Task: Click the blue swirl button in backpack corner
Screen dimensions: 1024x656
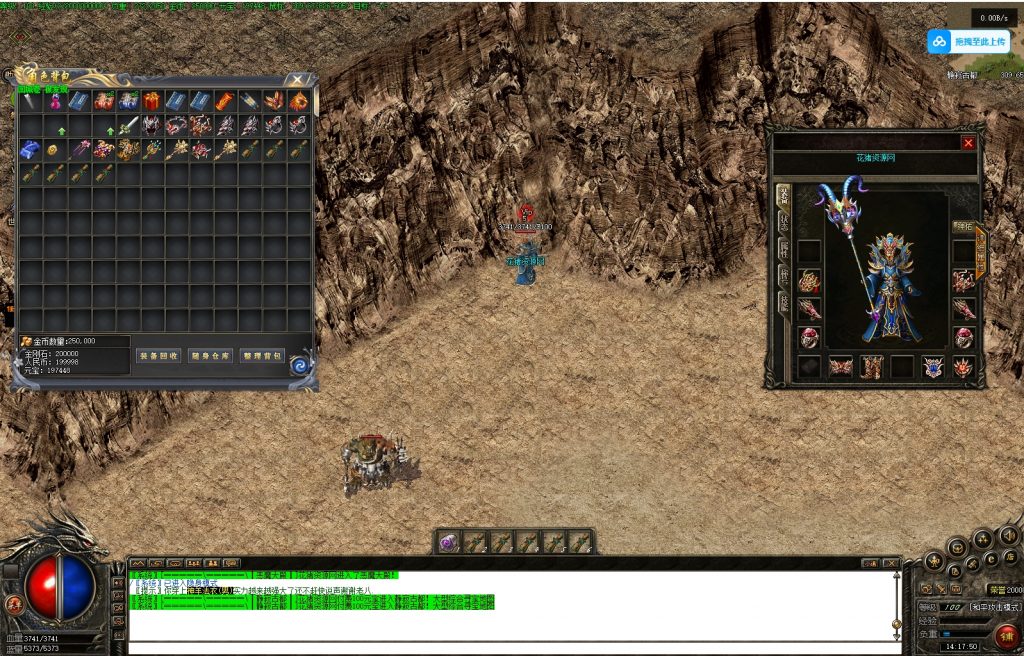Action: point(299,366)
